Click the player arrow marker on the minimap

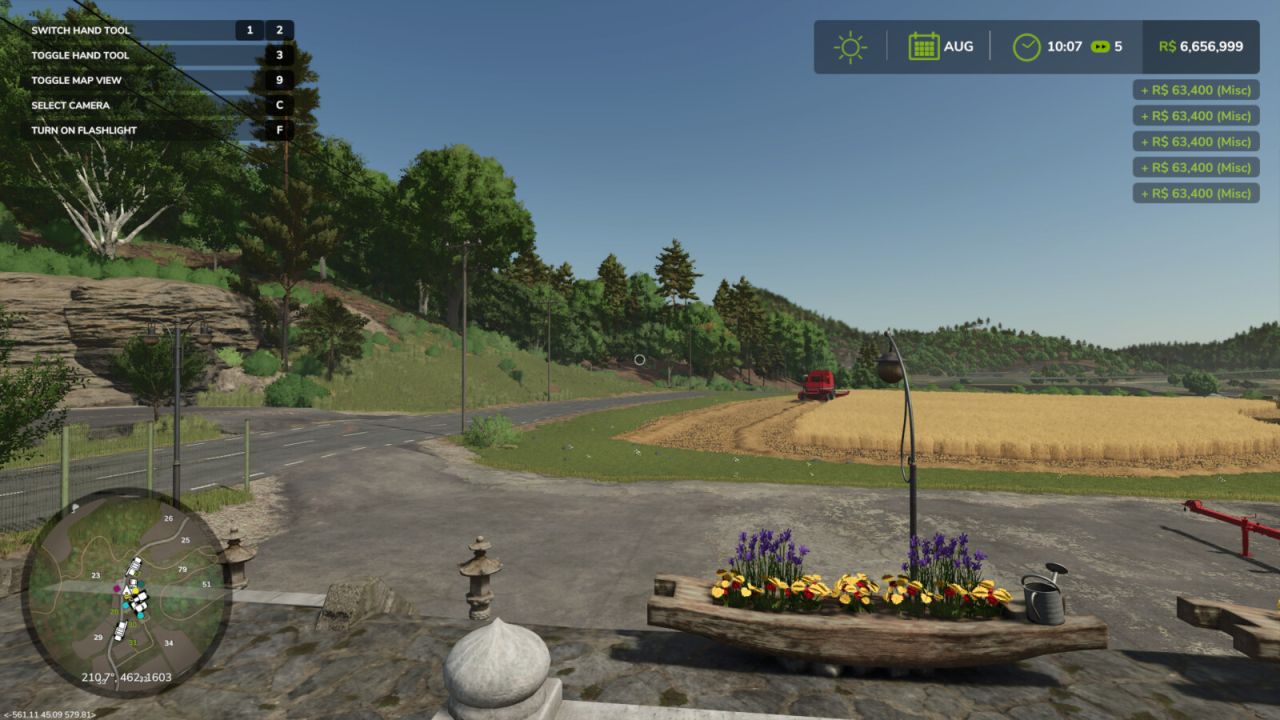click(126, 591)
